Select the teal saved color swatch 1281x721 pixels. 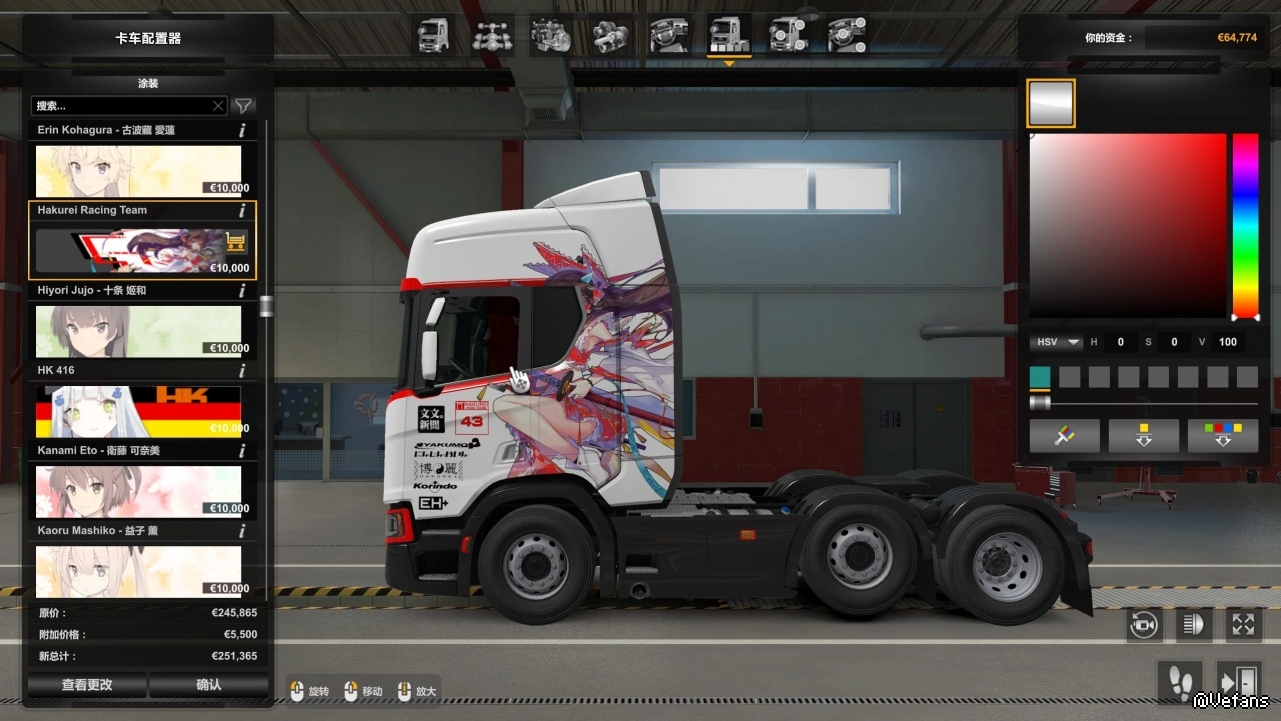click(1040, 377)
